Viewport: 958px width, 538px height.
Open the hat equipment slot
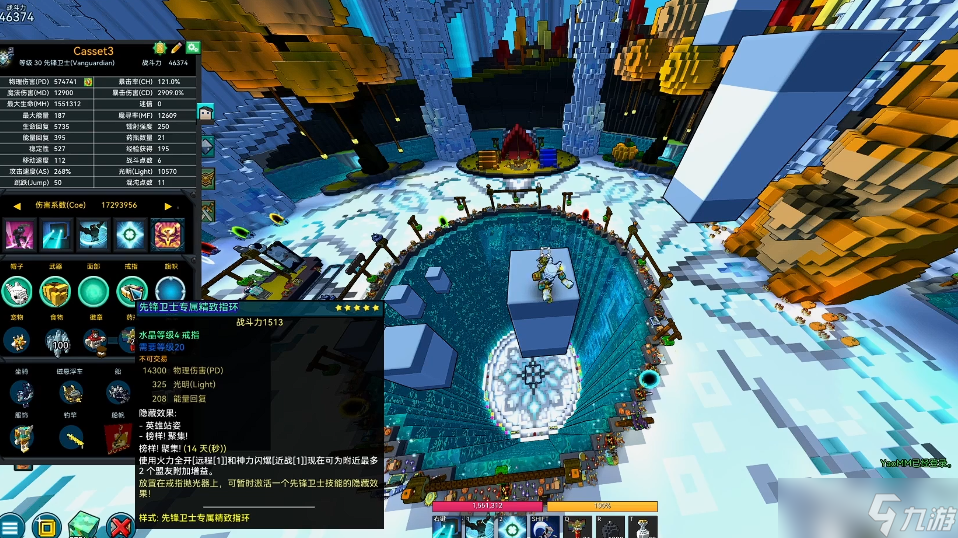pos(17,291)
